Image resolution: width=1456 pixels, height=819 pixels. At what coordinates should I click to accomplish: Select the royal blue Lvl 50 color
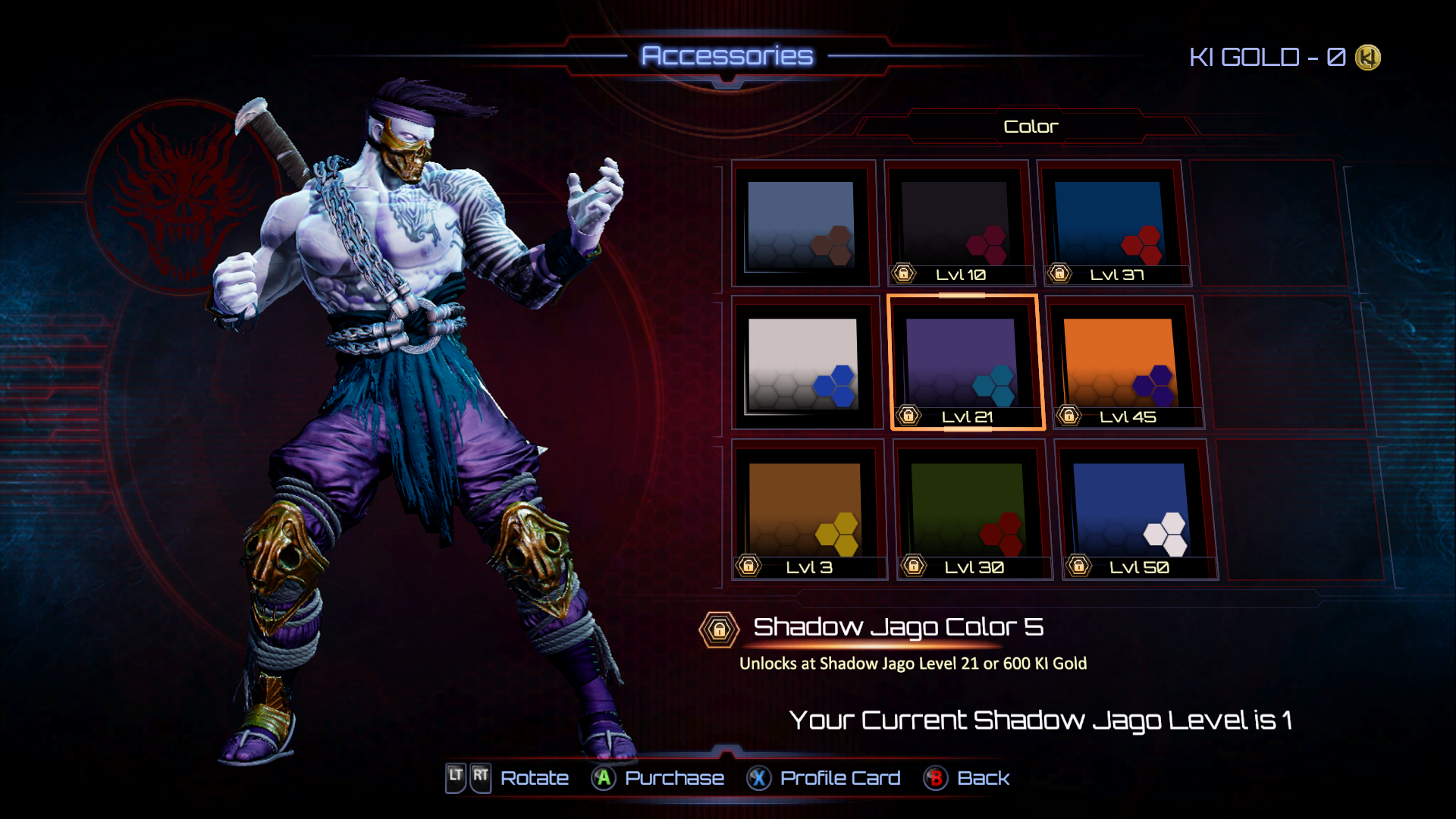point(1131,510)
